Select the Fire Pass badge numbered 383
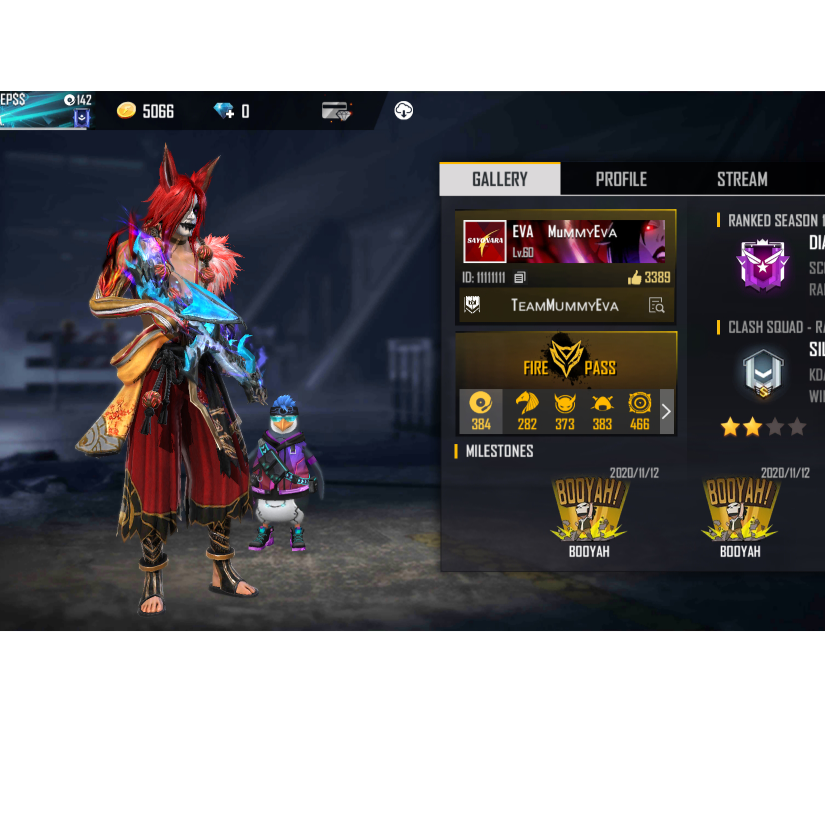 [602, 410]
